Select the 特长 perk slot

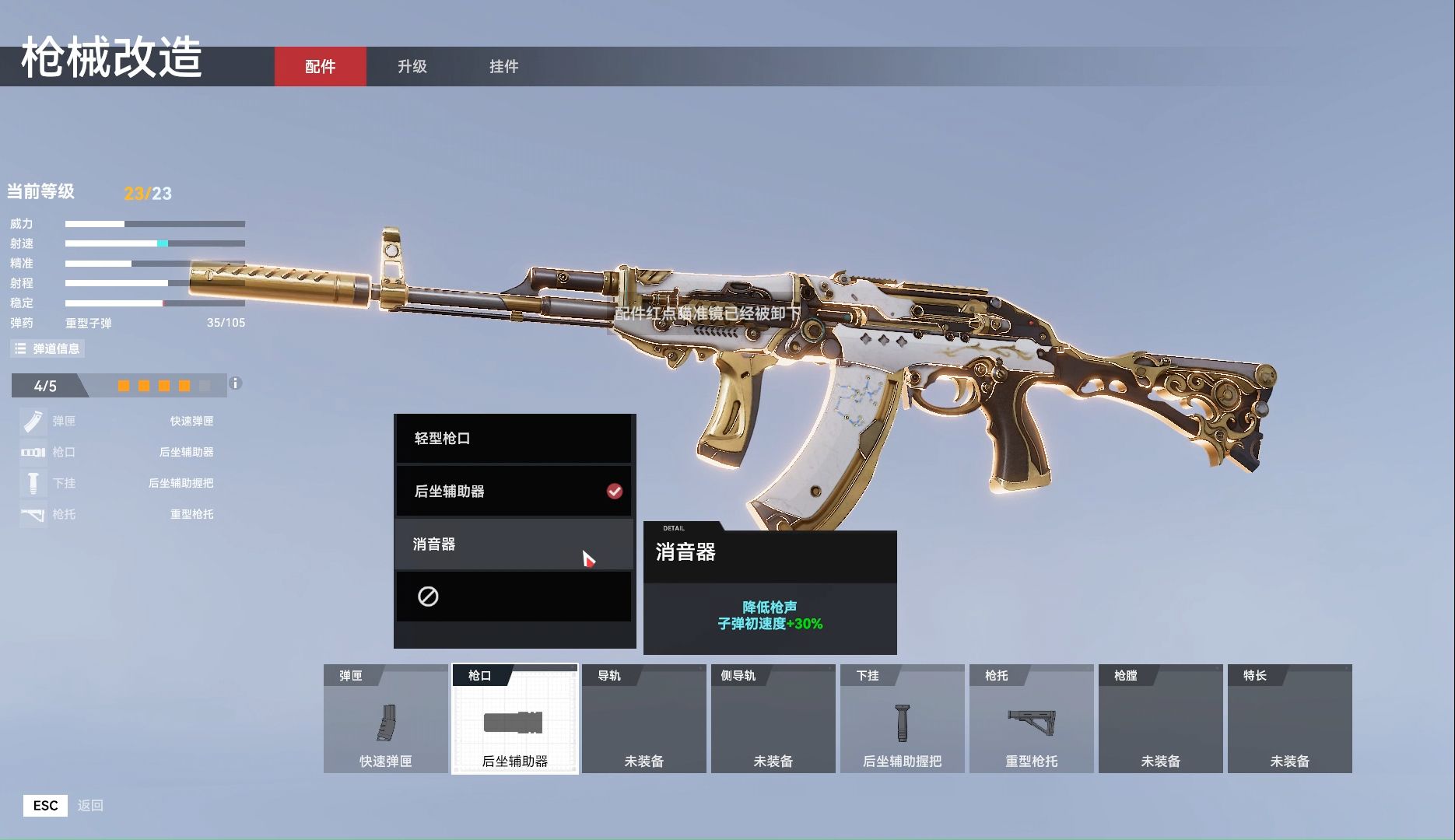[1290, 719]
